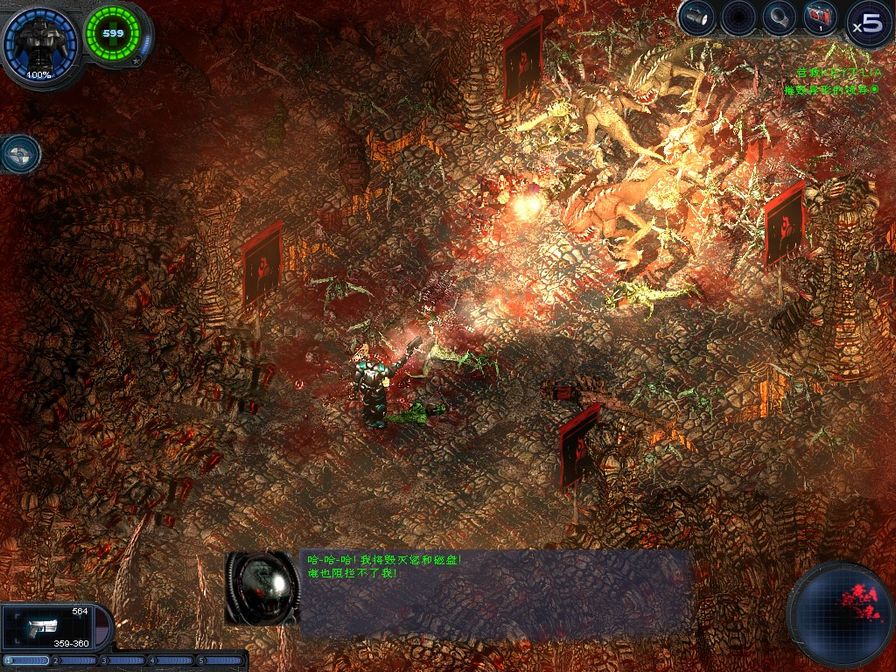Viewport: 896px width, 672px height.
Task: Switch to weapon slot 4
Action: tap(172, 661)
